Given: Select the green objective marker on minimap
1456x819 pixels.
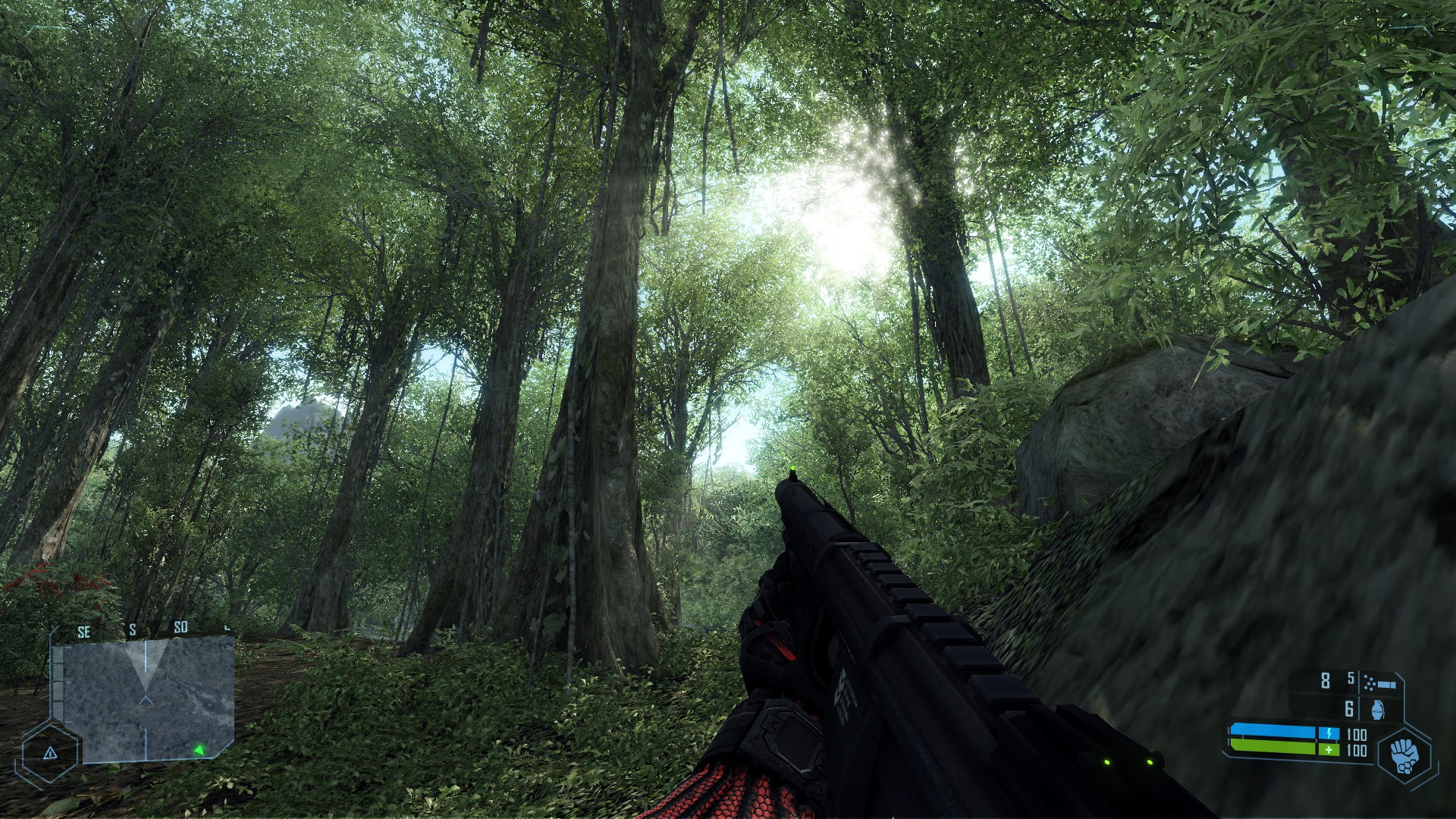Looking at the screenshot, I should point(199,750).
